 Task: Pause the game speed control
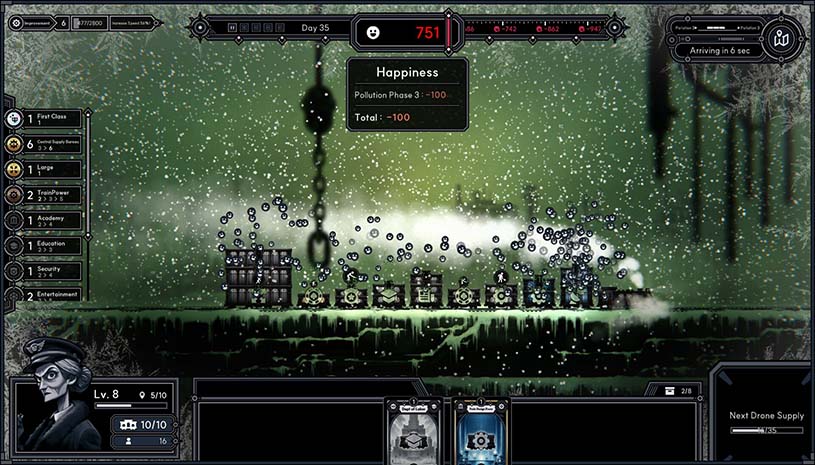(x=232, y=28)
